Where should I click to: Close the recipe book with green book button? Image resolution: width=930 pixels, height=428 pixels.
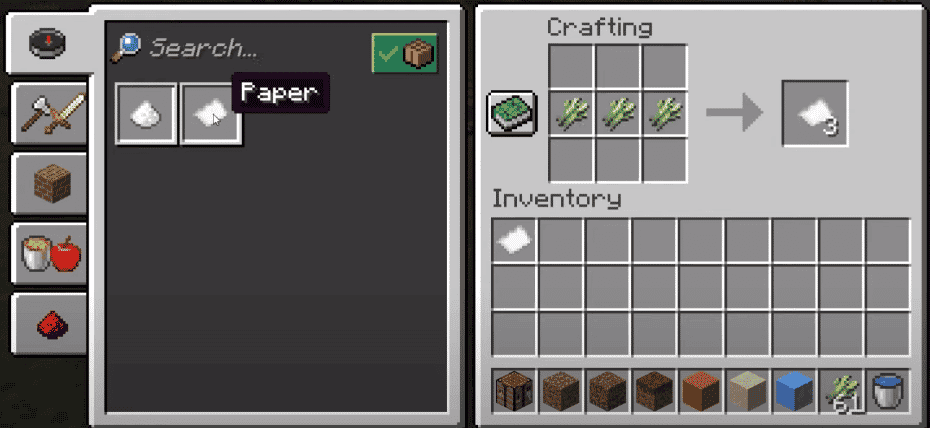click(x=514, y=113)
